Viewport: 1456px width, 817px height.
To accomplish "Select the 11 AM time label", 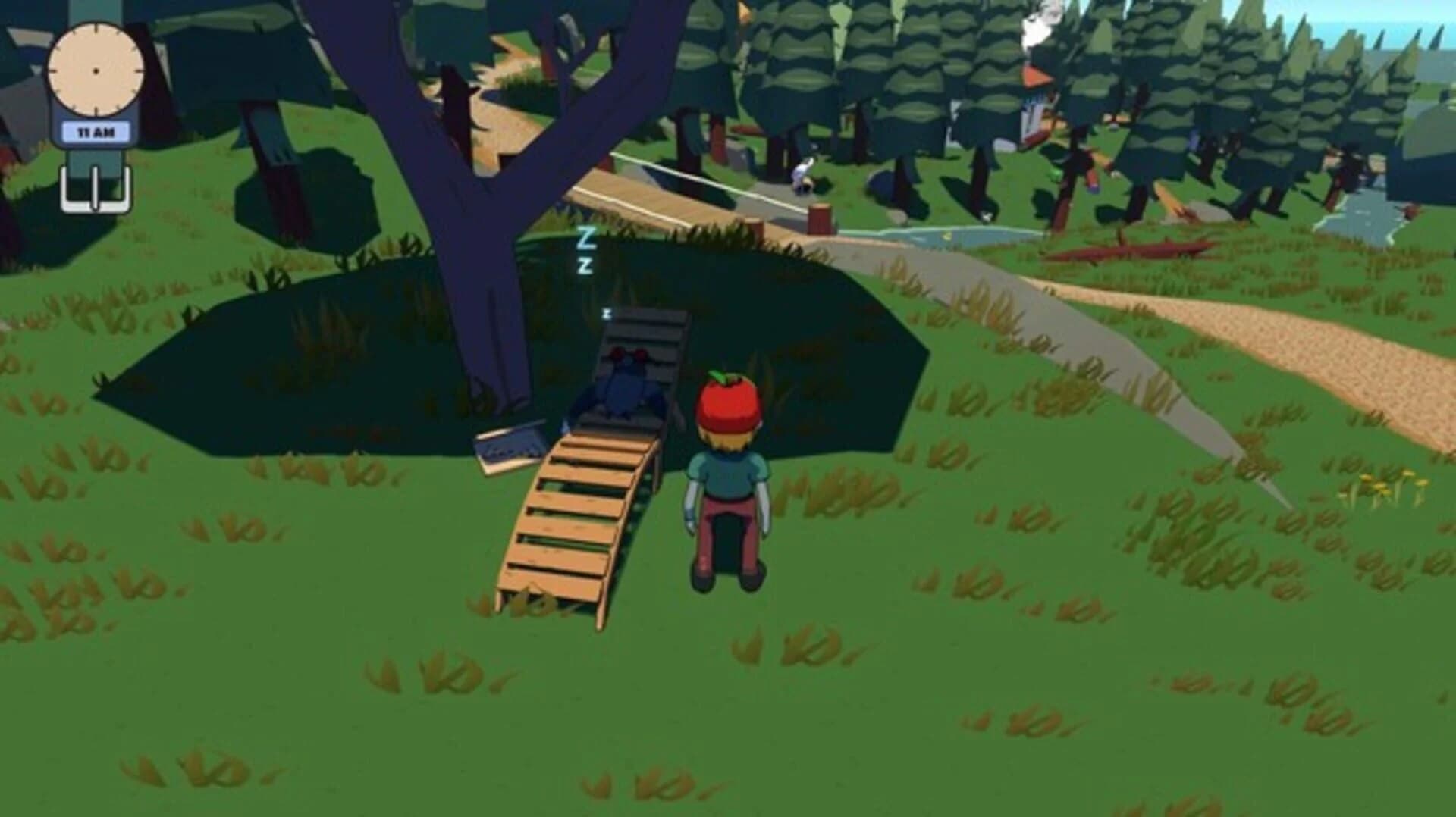I will [x=95, y=129].
